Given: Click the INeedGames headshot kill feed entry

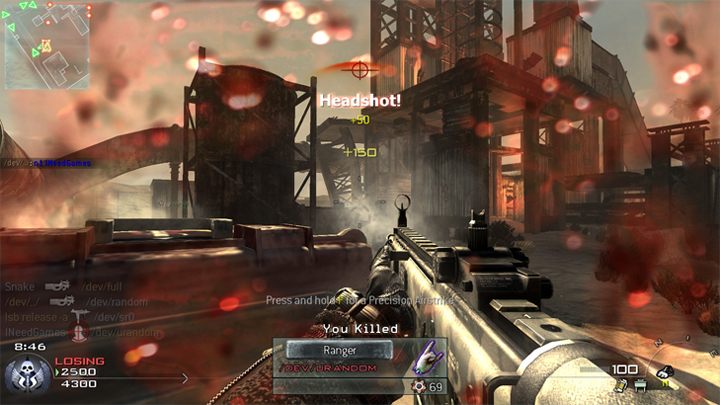Looking at the screenshot, I should pos(80,332).
